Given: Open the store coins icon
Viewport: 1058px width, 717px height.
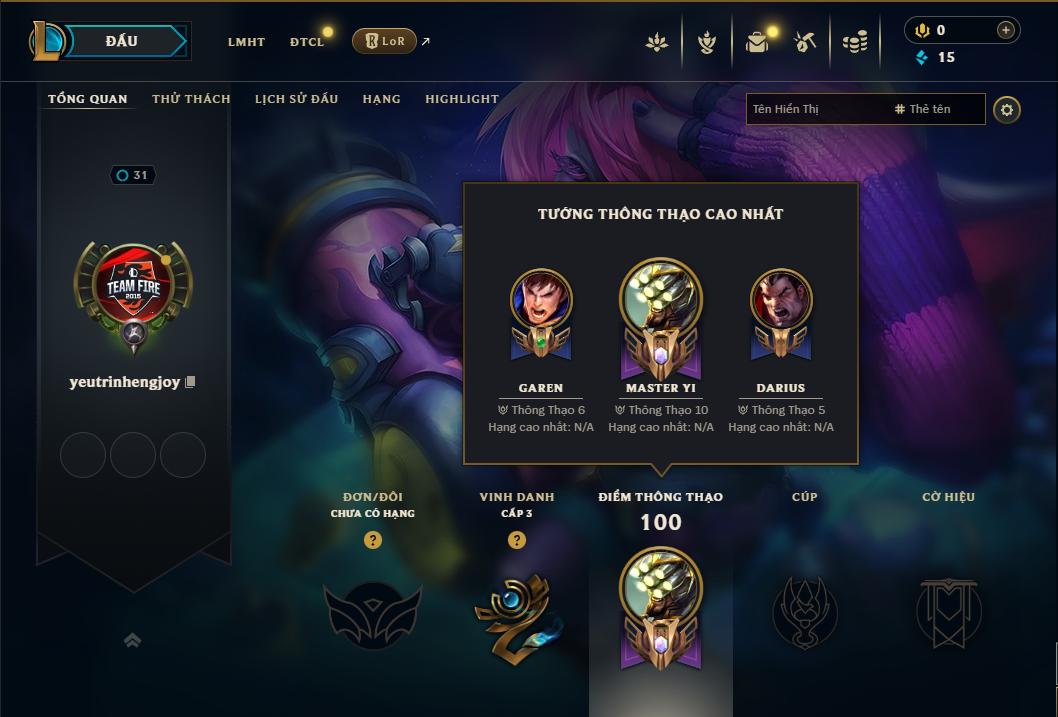Looking at the screenshot, I should coord(854,42).
